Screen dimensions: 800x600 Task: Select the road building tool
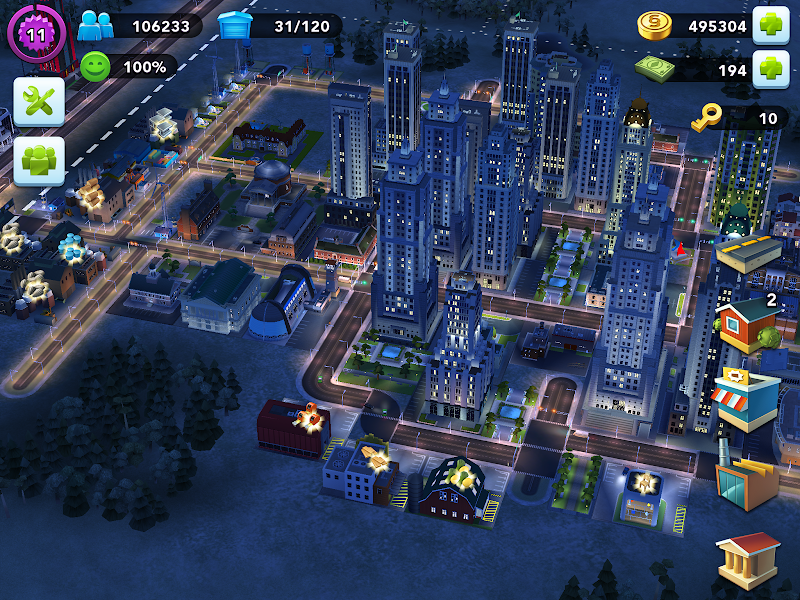click(x=750, y=255)
